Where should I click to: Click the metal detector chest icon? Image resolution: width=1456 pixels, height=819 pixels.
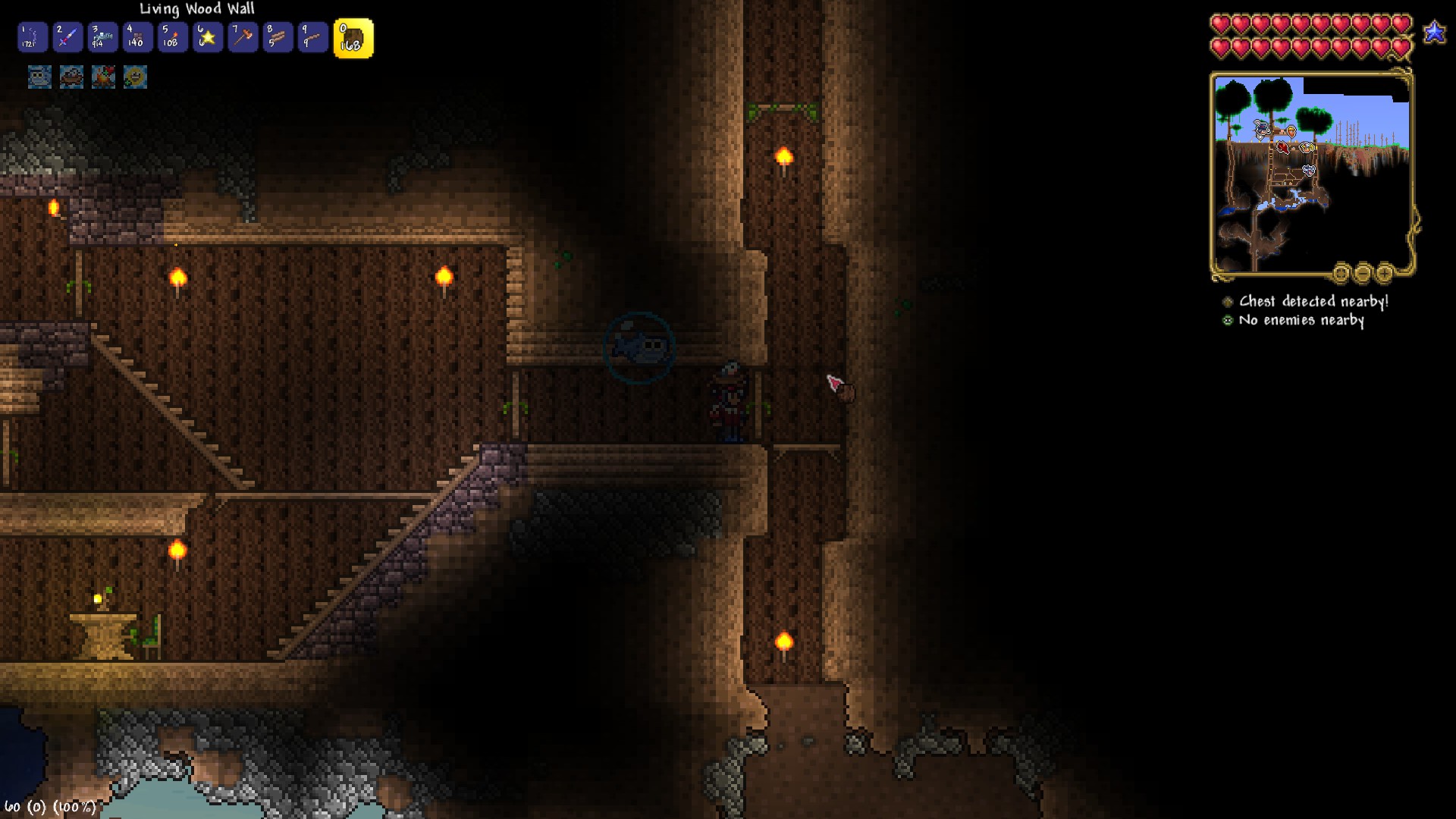(x=1228, y=301)
